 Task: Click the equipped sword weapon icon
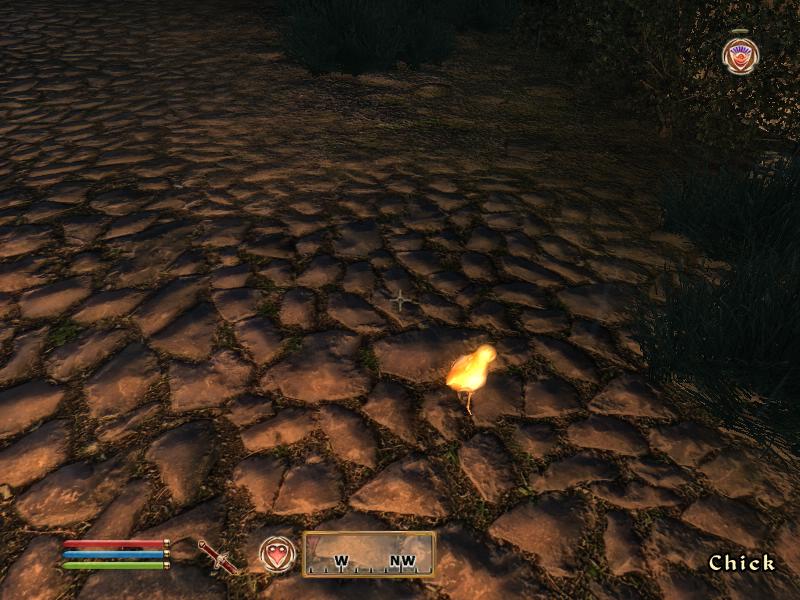click(x=216, y=556)
